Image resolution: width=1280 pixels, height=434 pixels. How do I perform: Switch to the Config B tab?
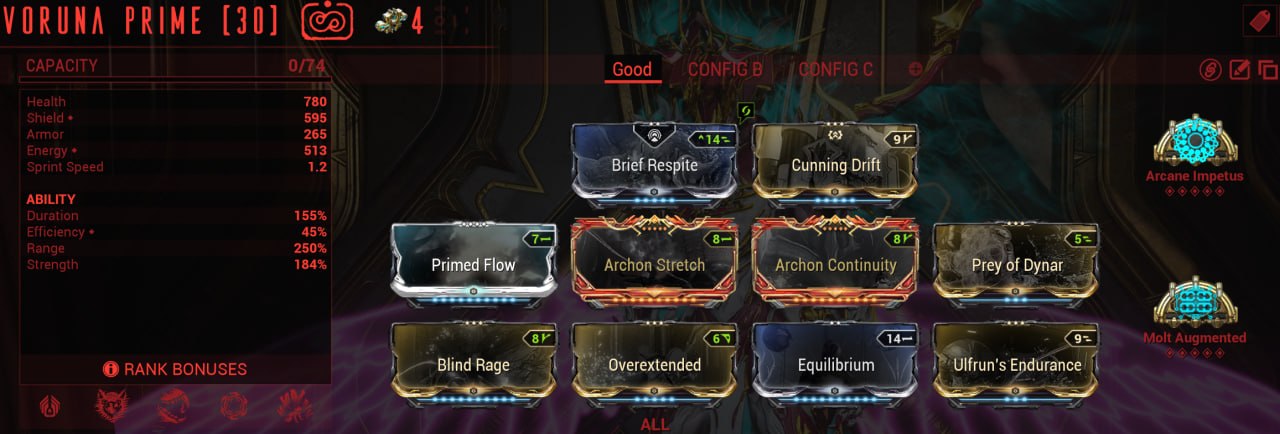click(x=725, y=69)
